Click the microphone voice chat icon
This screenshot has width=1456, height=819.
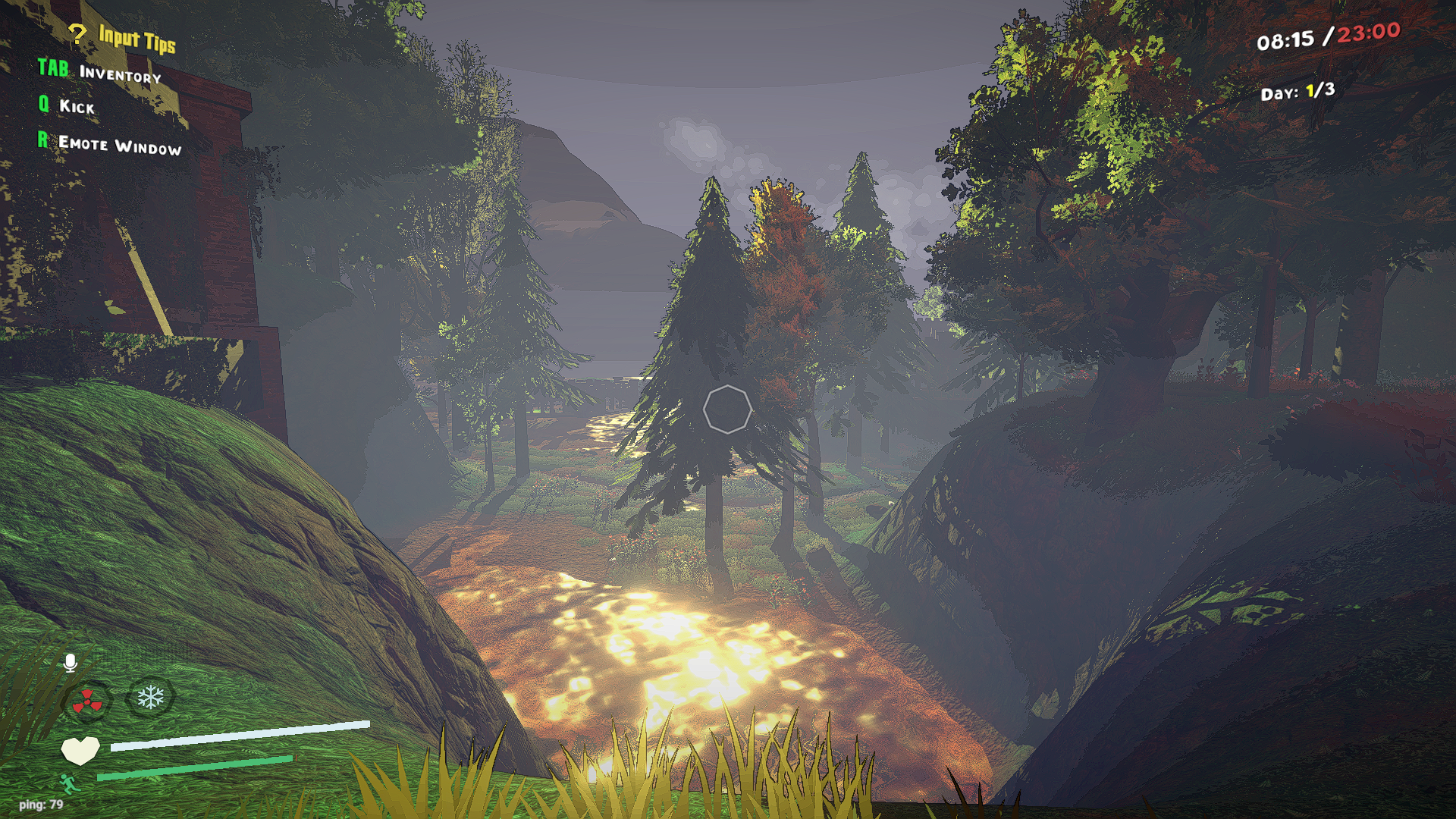point(72,663)
